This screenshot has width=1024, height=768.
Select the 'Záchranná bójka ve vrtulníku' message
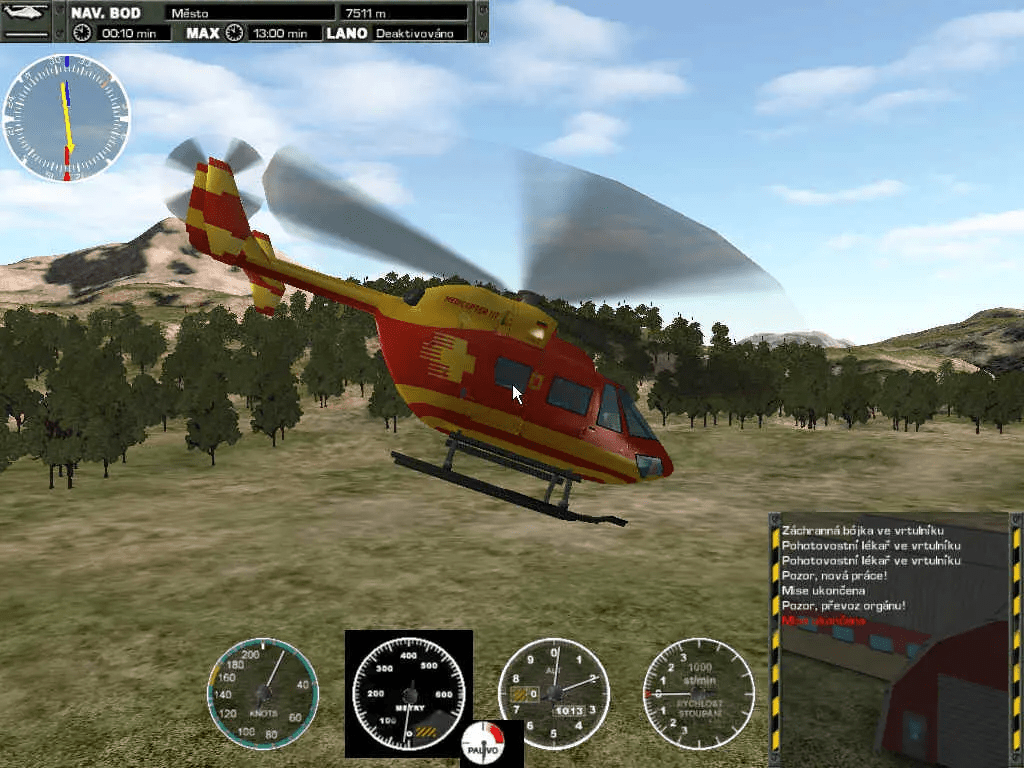coord(864,530)
